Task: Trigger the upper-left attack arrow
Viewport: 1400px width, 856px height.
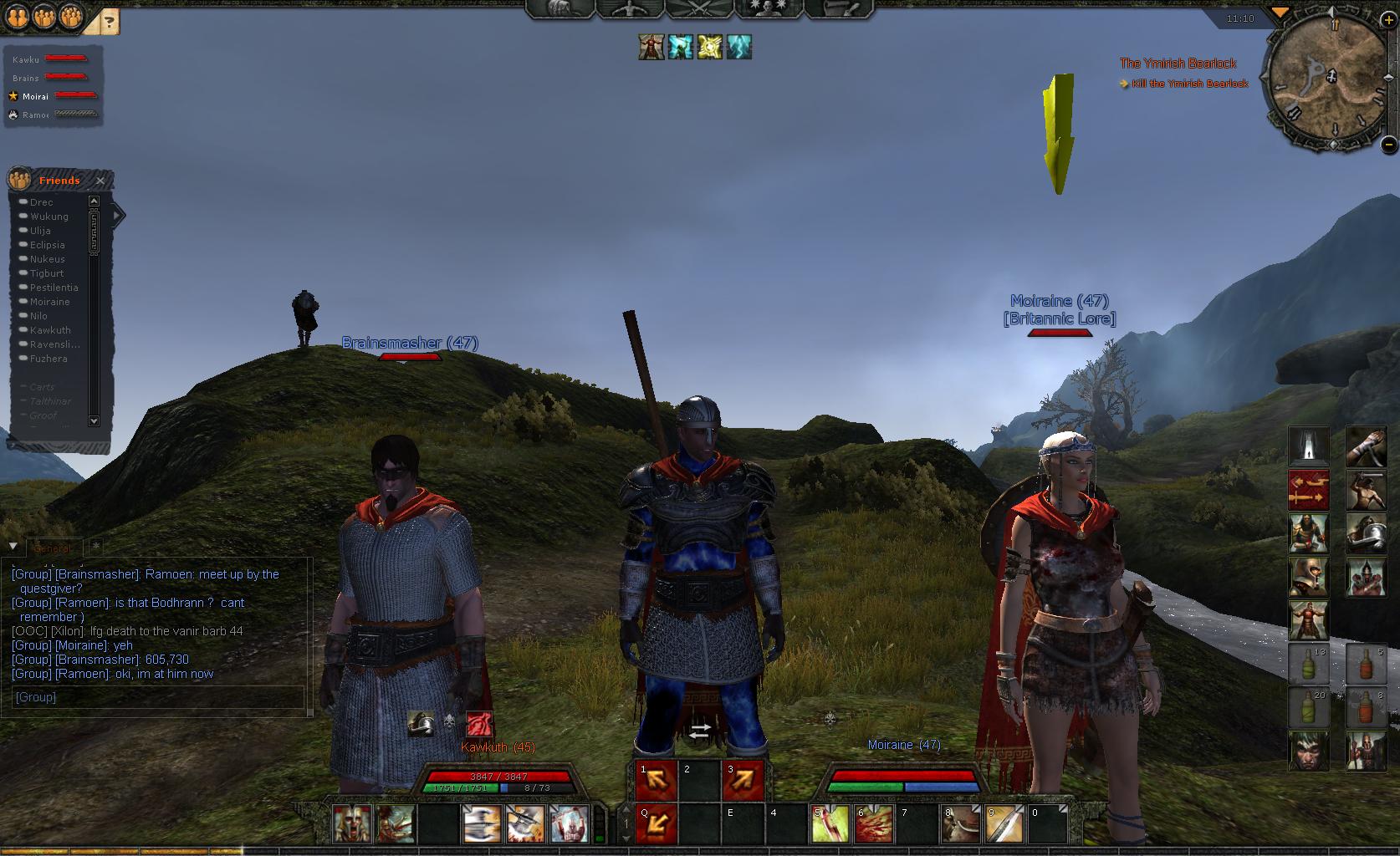Action: pyautogui.click(x=657, y=781)
